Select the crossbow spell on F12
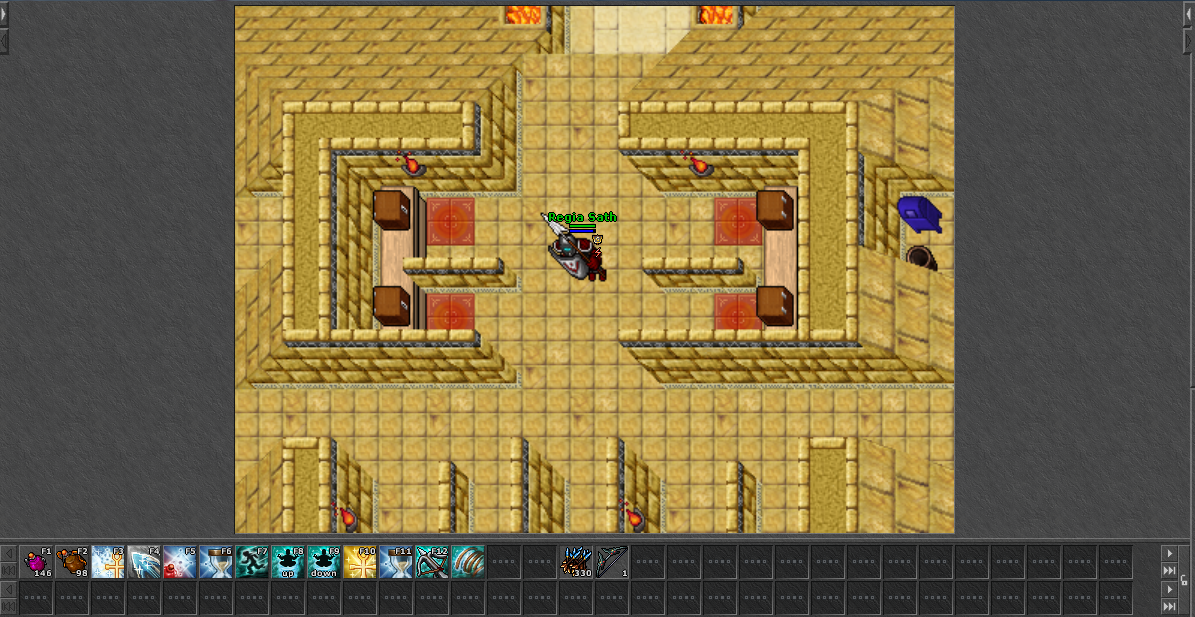 [433, 562]
